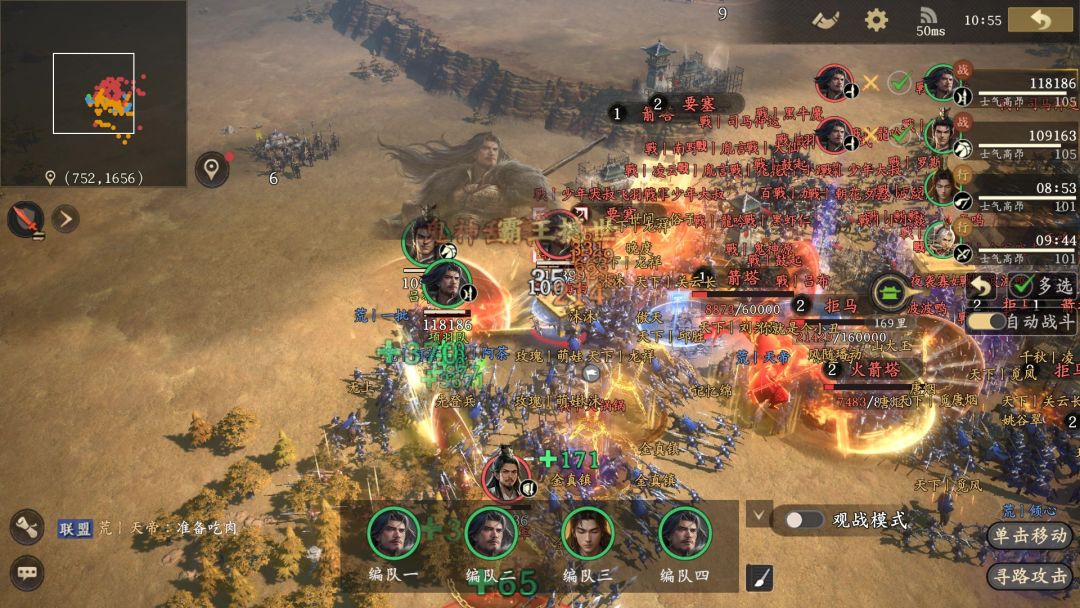Image resolution: width=1080 pixels, height=608 pixels.
Task: Toggle 观战模式 spectator mode
Action: (x=804, y=520)
